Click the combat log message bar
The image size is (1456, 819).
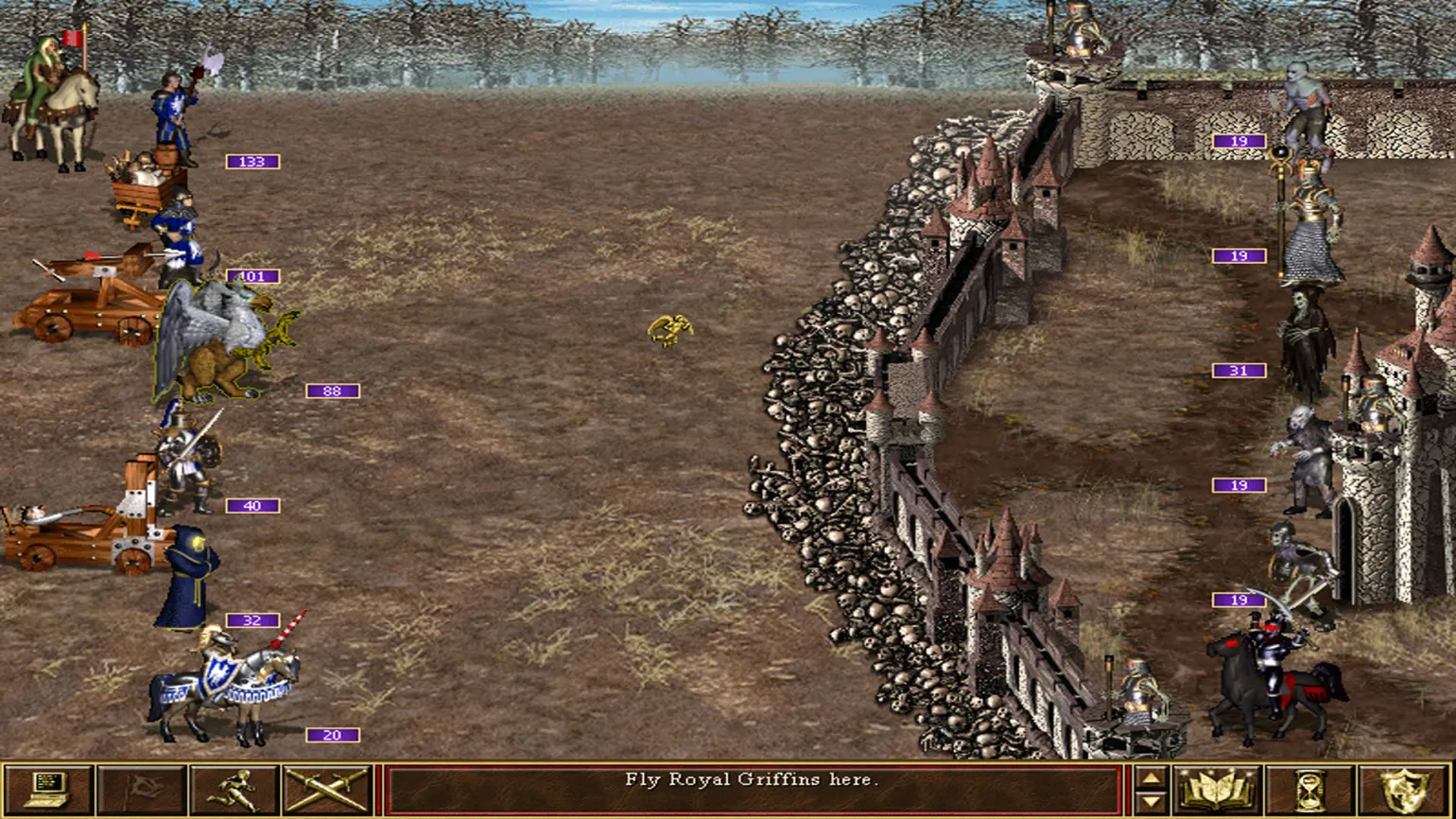753,790
